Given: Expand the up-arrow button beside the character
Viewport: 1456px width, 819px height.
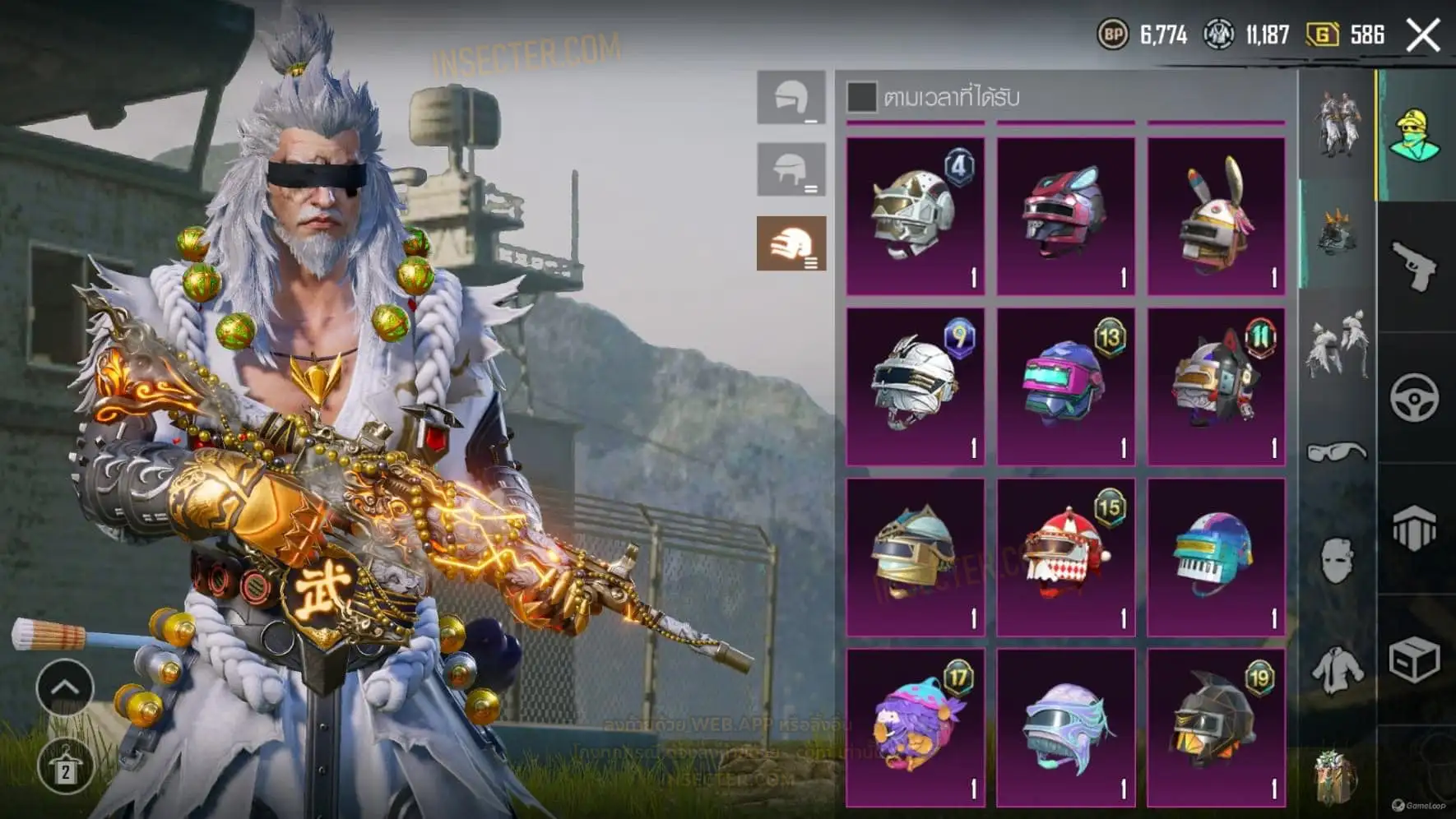Looking at the screenshot, I should [x=65, y=687].
